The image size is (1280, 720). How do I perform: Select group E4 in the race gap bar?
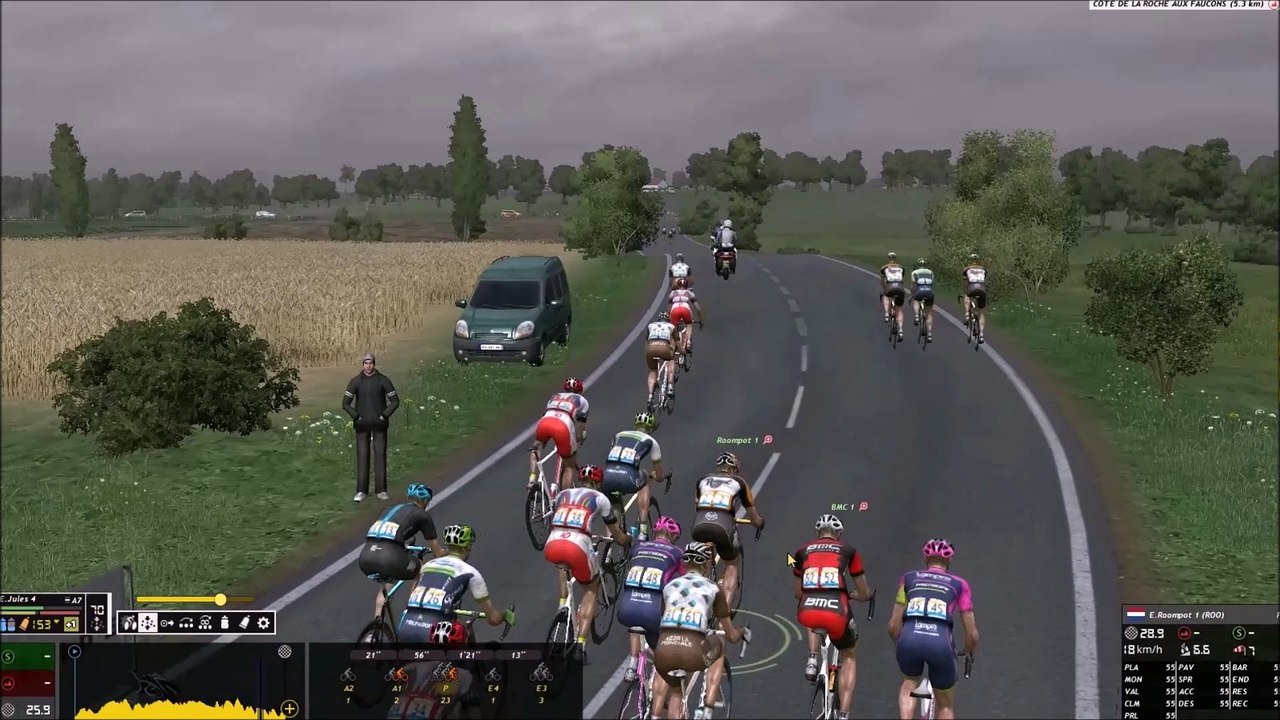(493, 682)
